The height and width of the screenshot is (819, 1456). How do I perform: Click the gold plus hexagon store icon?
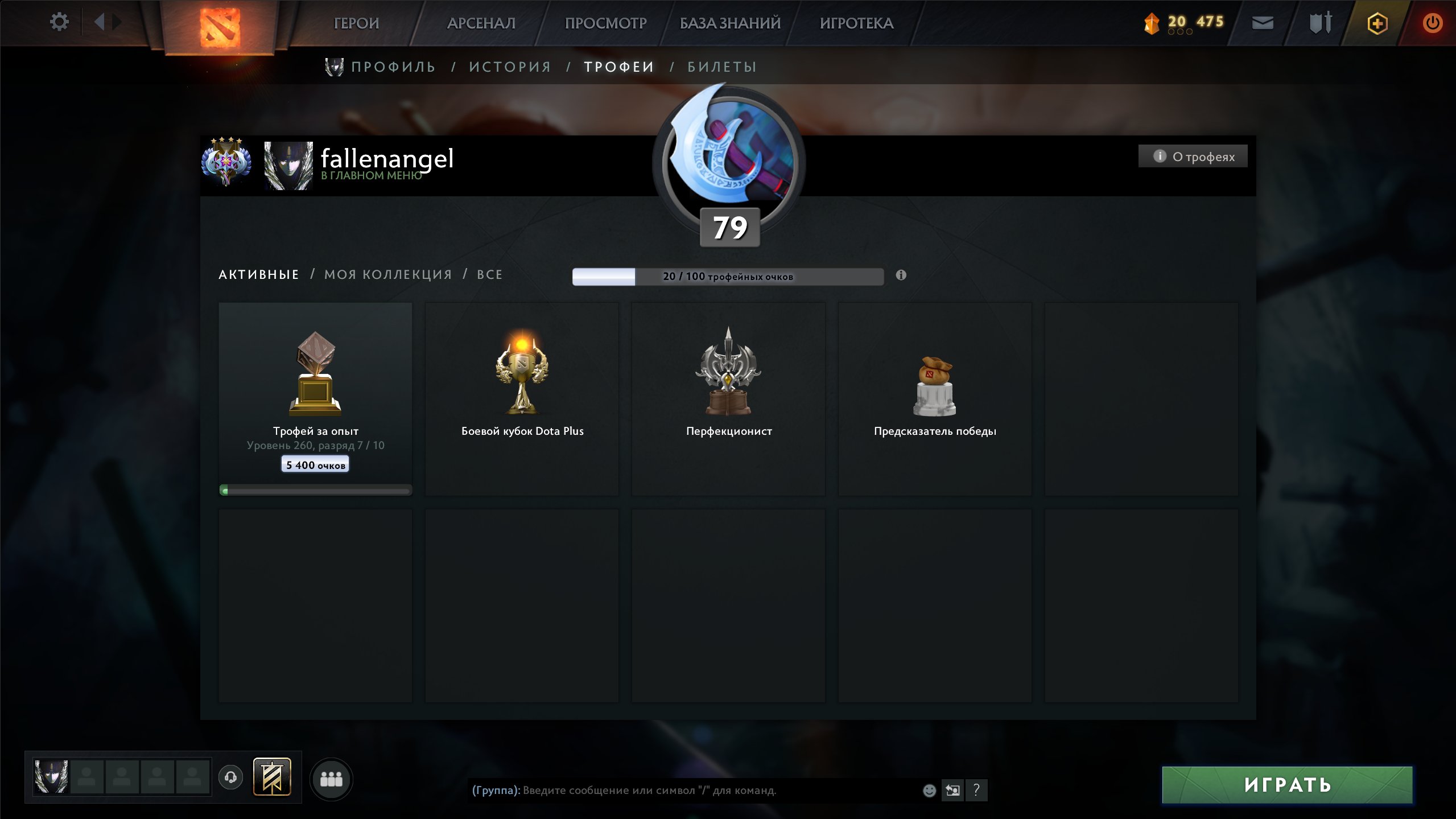point(1377,23)
